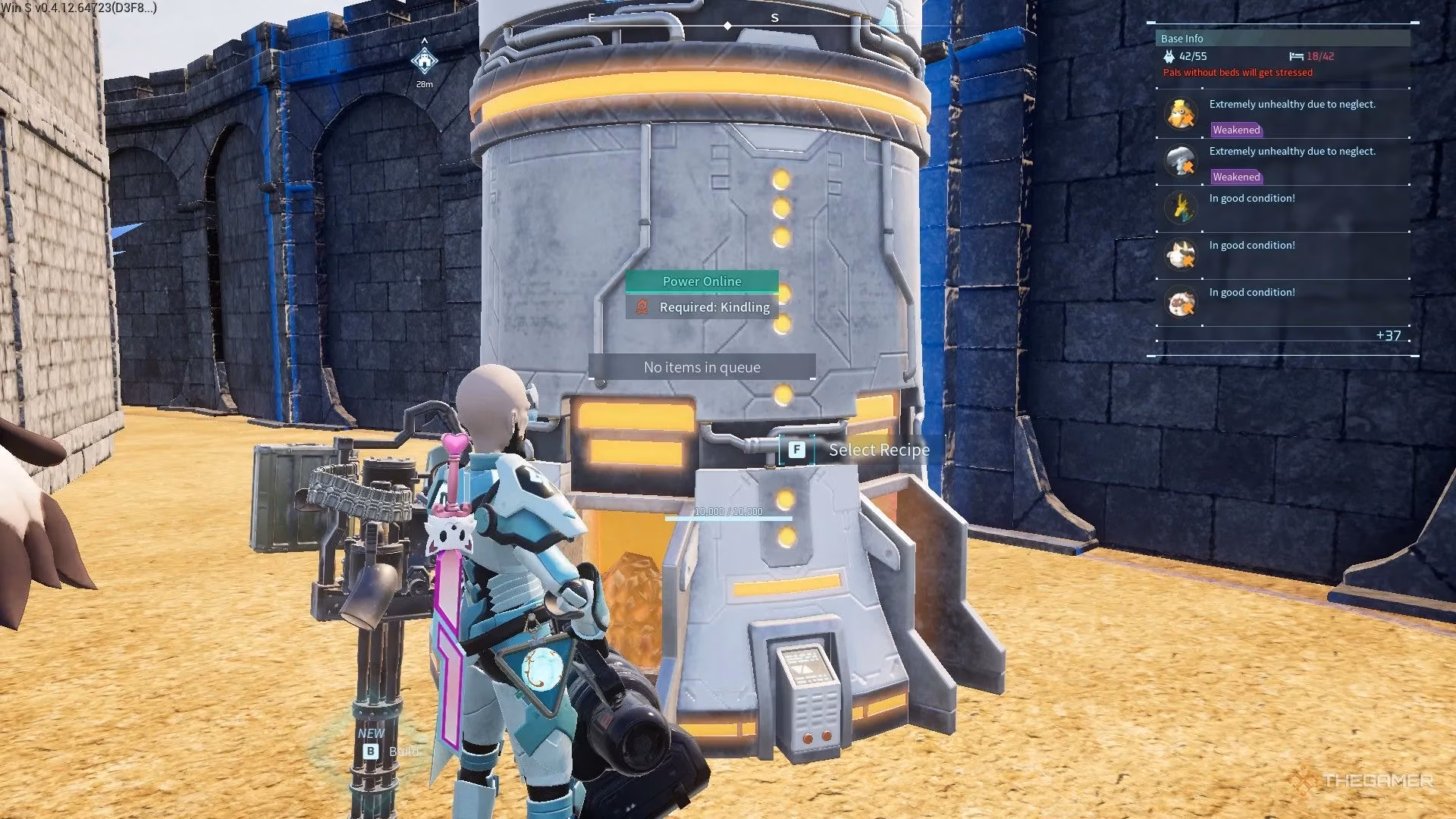
Task: Select the fluffy Lamball pal portrait
Action: click(1181, 302)
